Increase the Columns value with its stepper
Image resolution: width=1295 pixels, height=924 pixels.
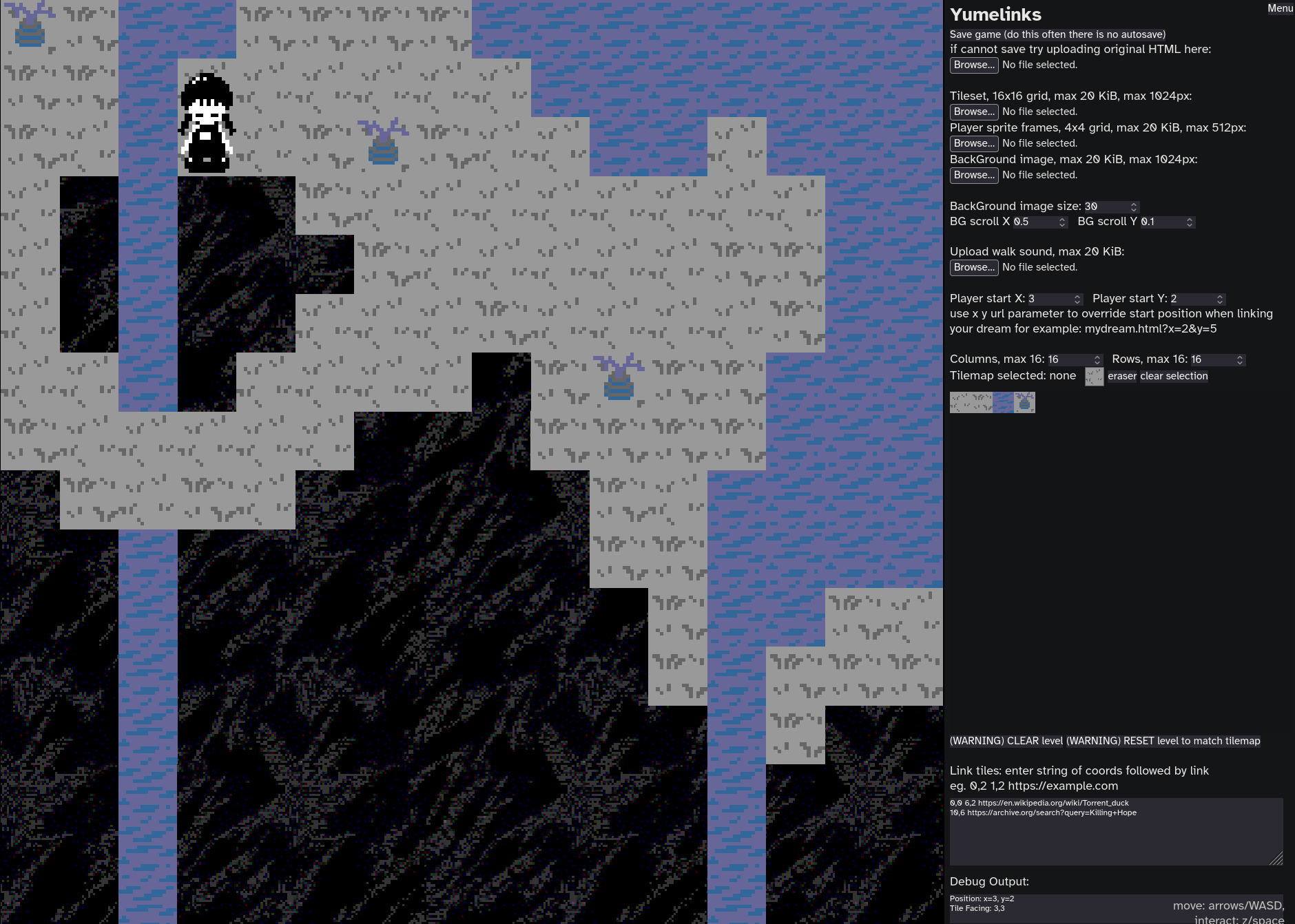pos(1097,357)
